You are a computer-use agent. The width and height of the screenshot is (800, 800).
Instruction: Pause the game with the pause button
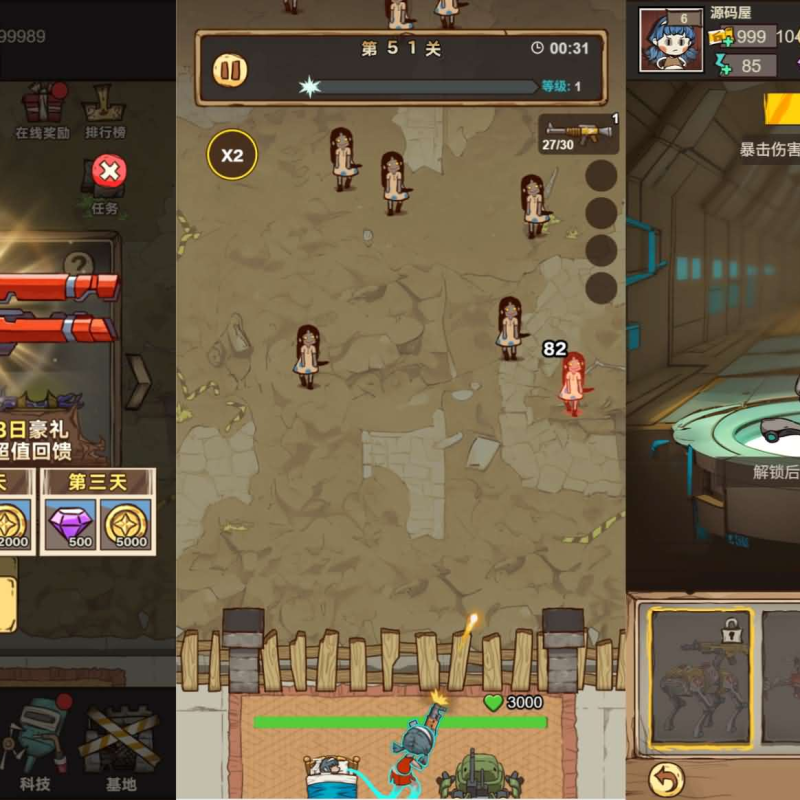tap(231, 70)
